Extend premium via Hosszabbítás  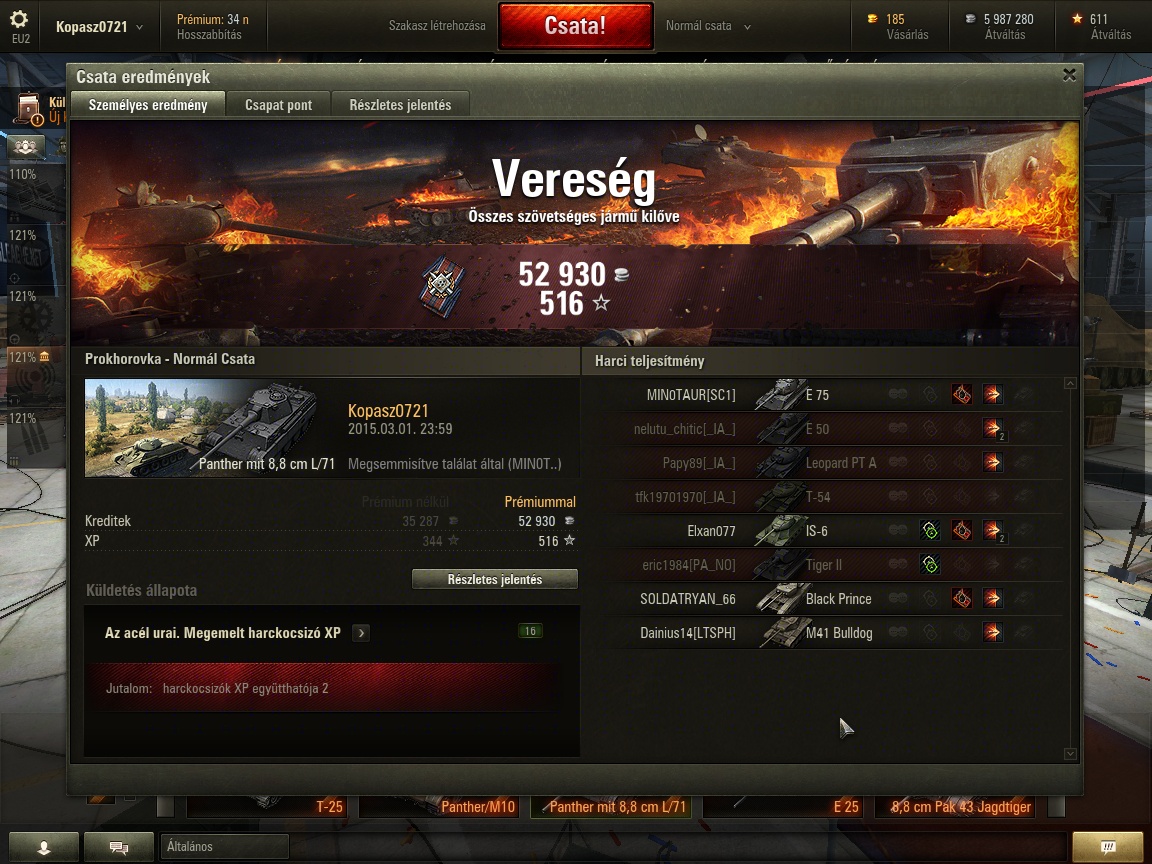[x=209, y=34]
